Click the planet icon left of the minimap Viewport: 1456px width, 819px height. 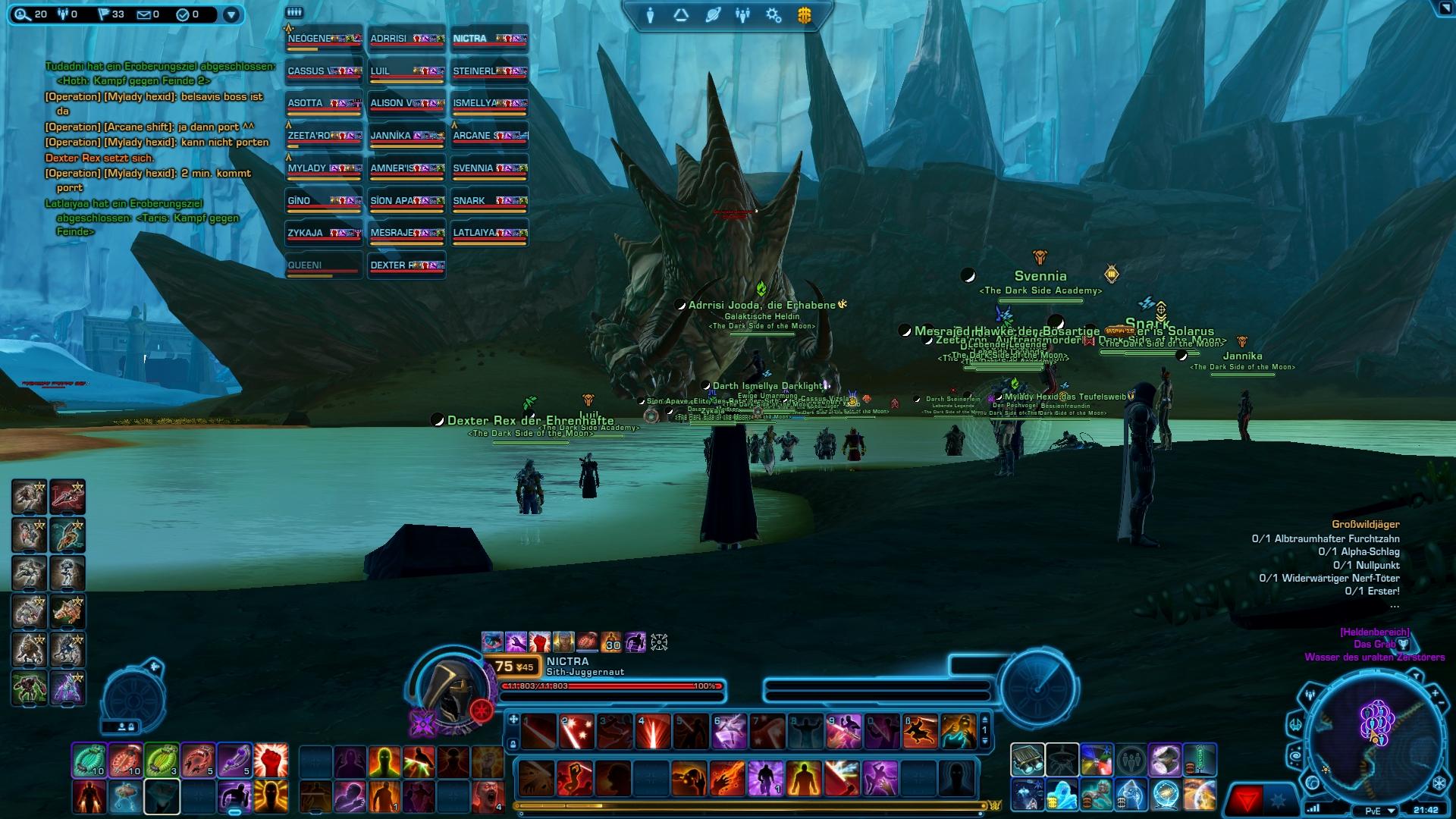1313,783
